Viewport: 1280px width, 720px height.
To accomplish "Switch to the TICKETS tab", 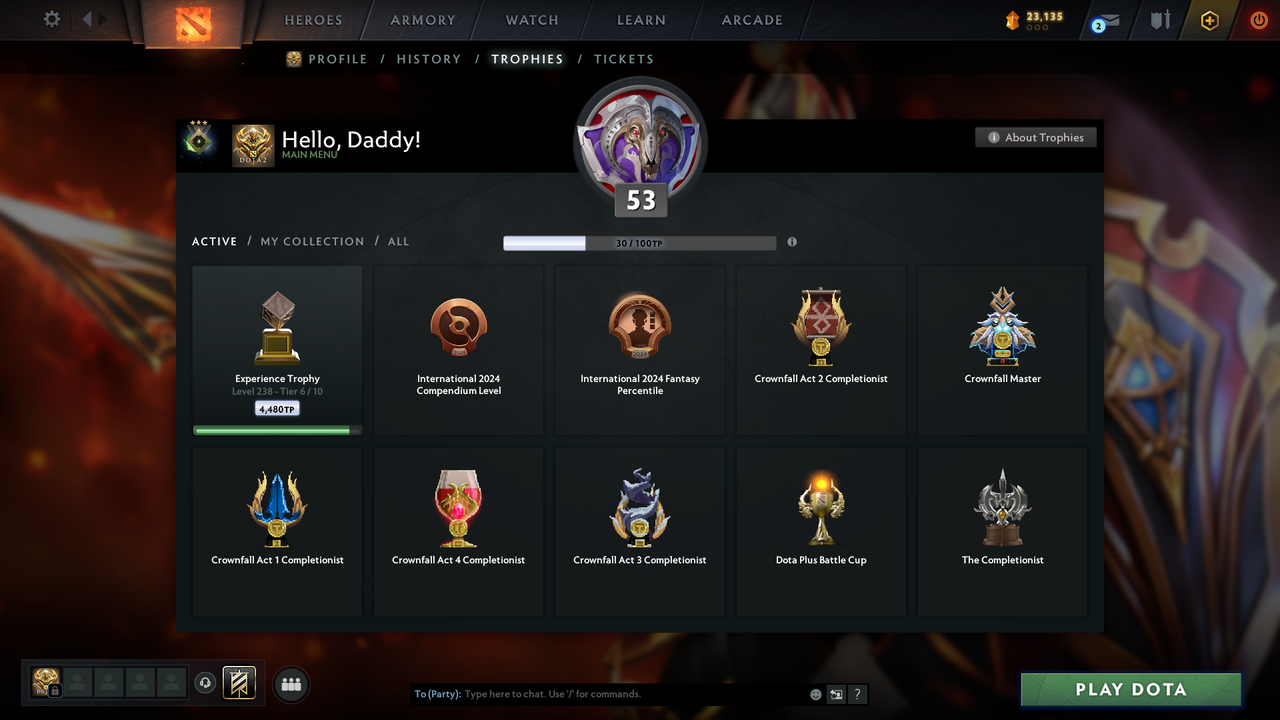I will click(624, 59).
